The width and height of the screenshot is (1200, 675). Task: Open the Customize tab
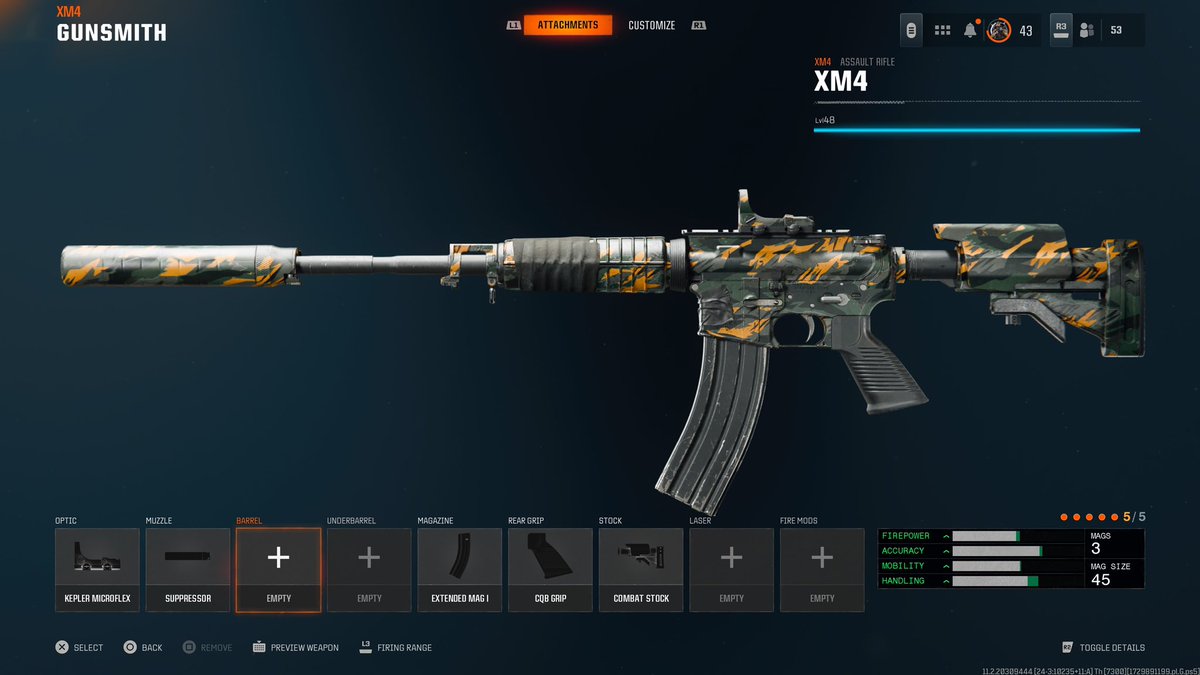(651, 25)
